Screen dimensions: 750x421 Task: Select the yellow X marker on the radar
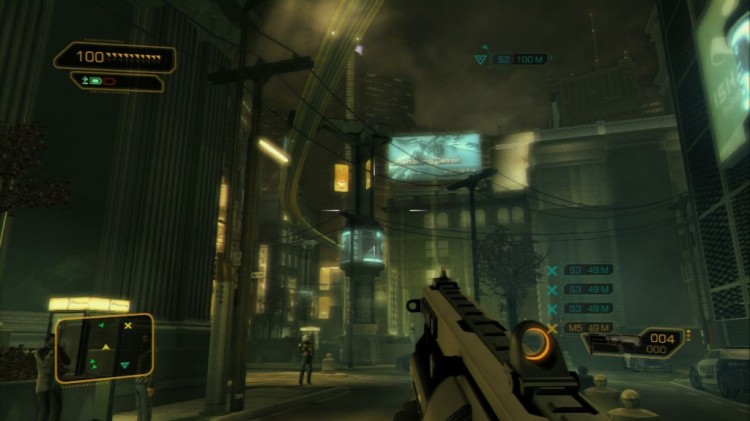128,326
